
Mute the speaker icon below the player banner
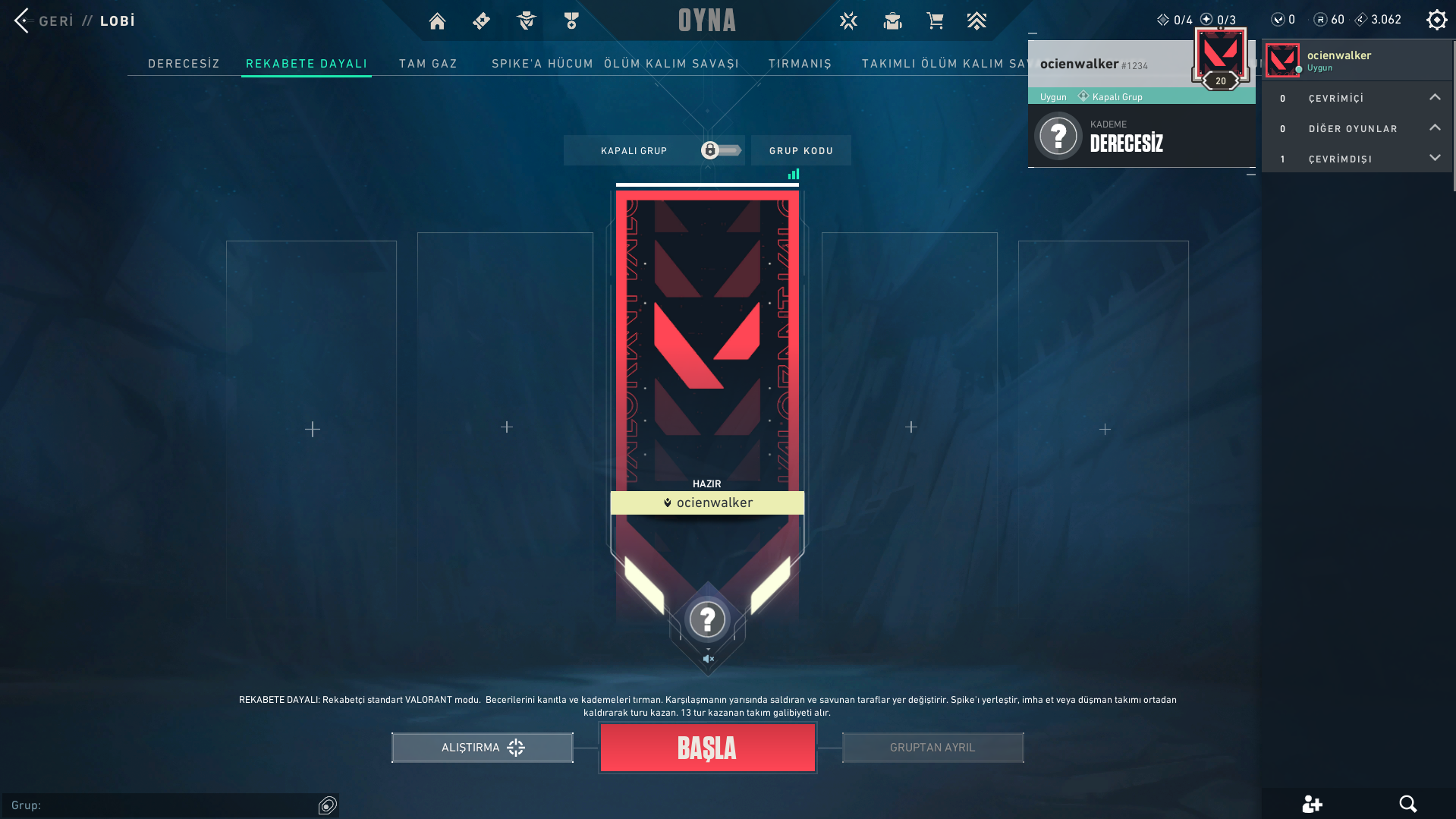pos(708,659)
